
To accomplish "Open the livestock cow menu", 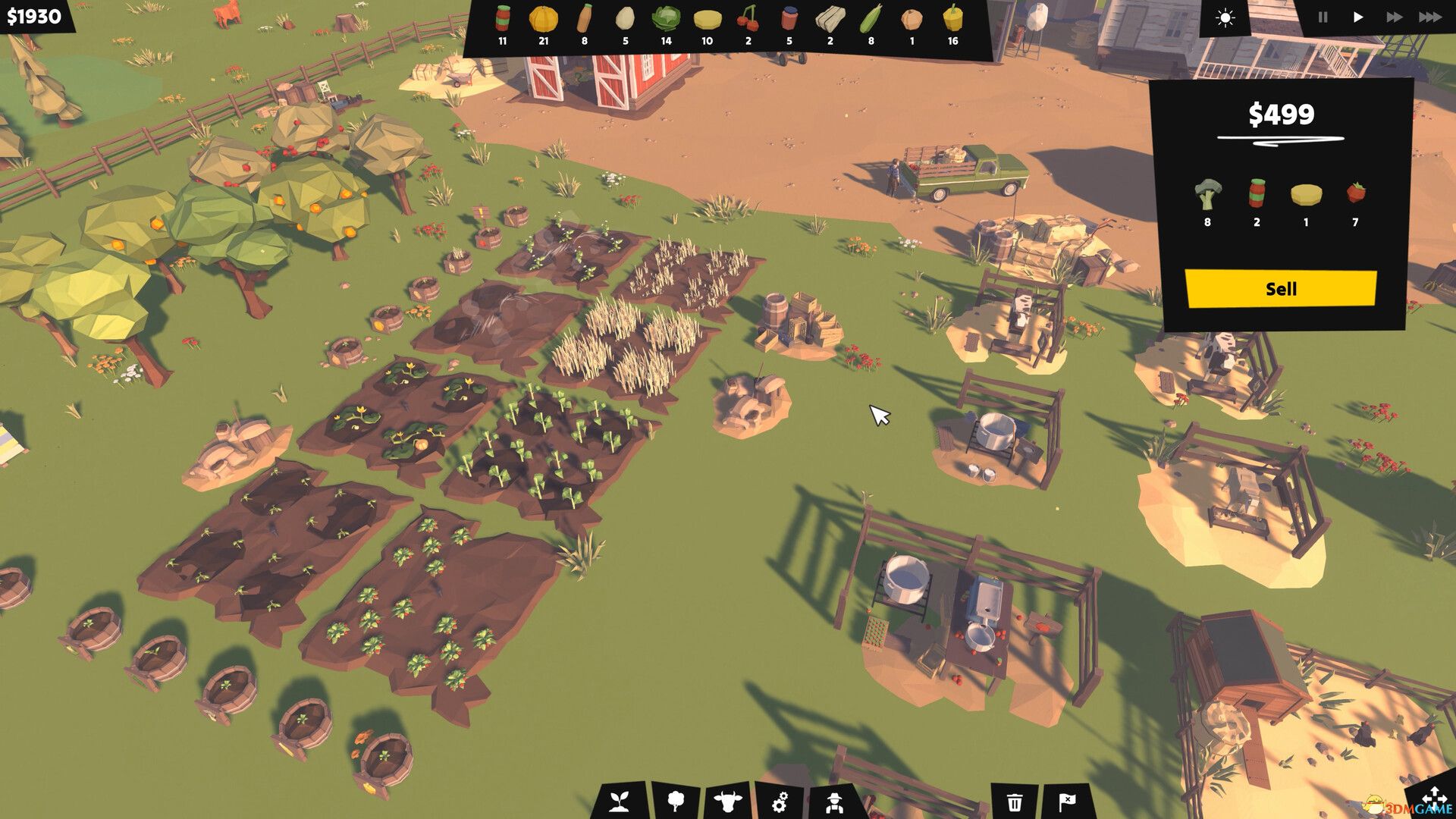I will click(x=728, y=801).
